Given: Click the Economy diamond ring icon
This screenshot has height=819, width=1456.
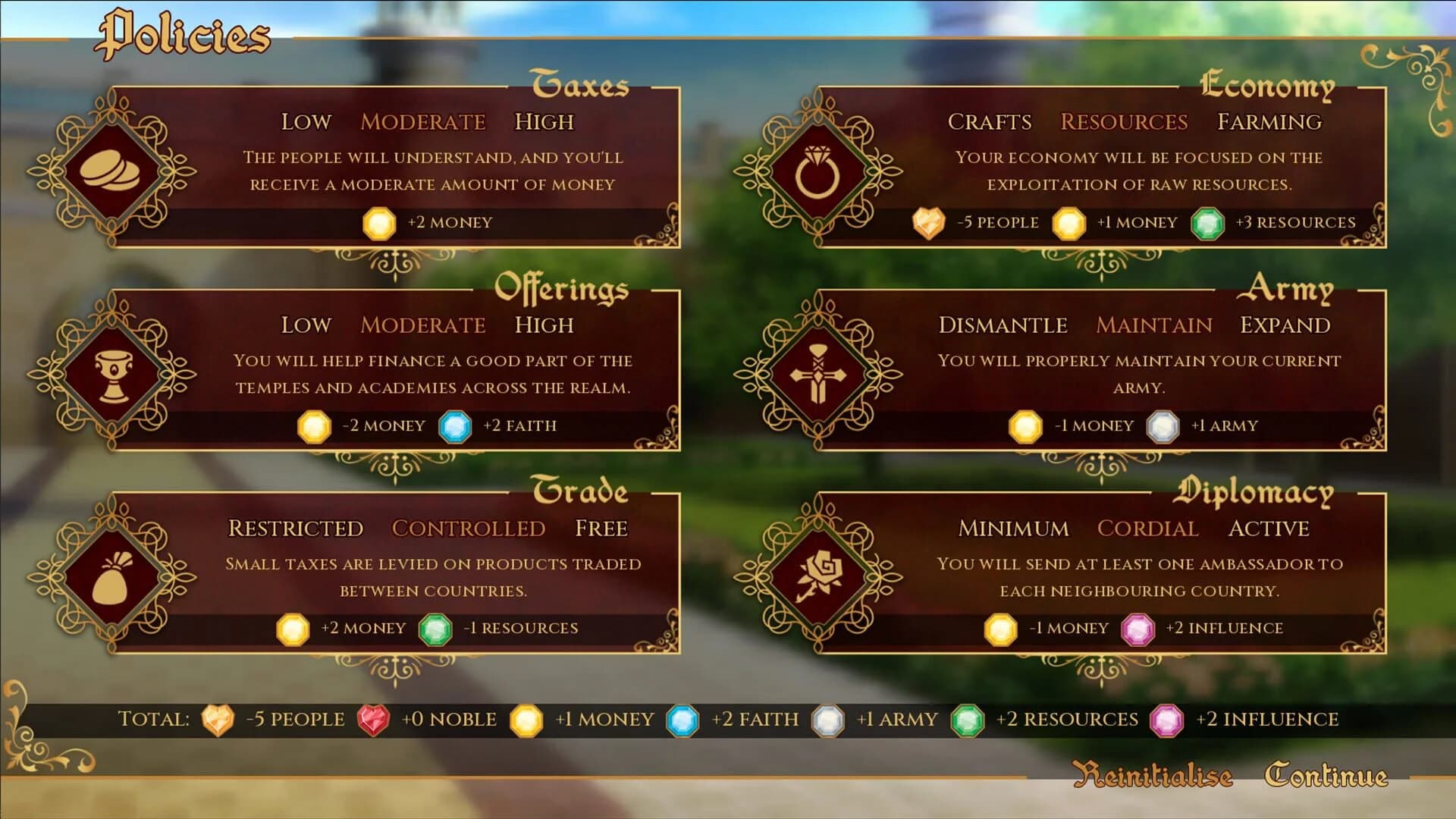Looking at the screenshot, I should pos(819,171).
